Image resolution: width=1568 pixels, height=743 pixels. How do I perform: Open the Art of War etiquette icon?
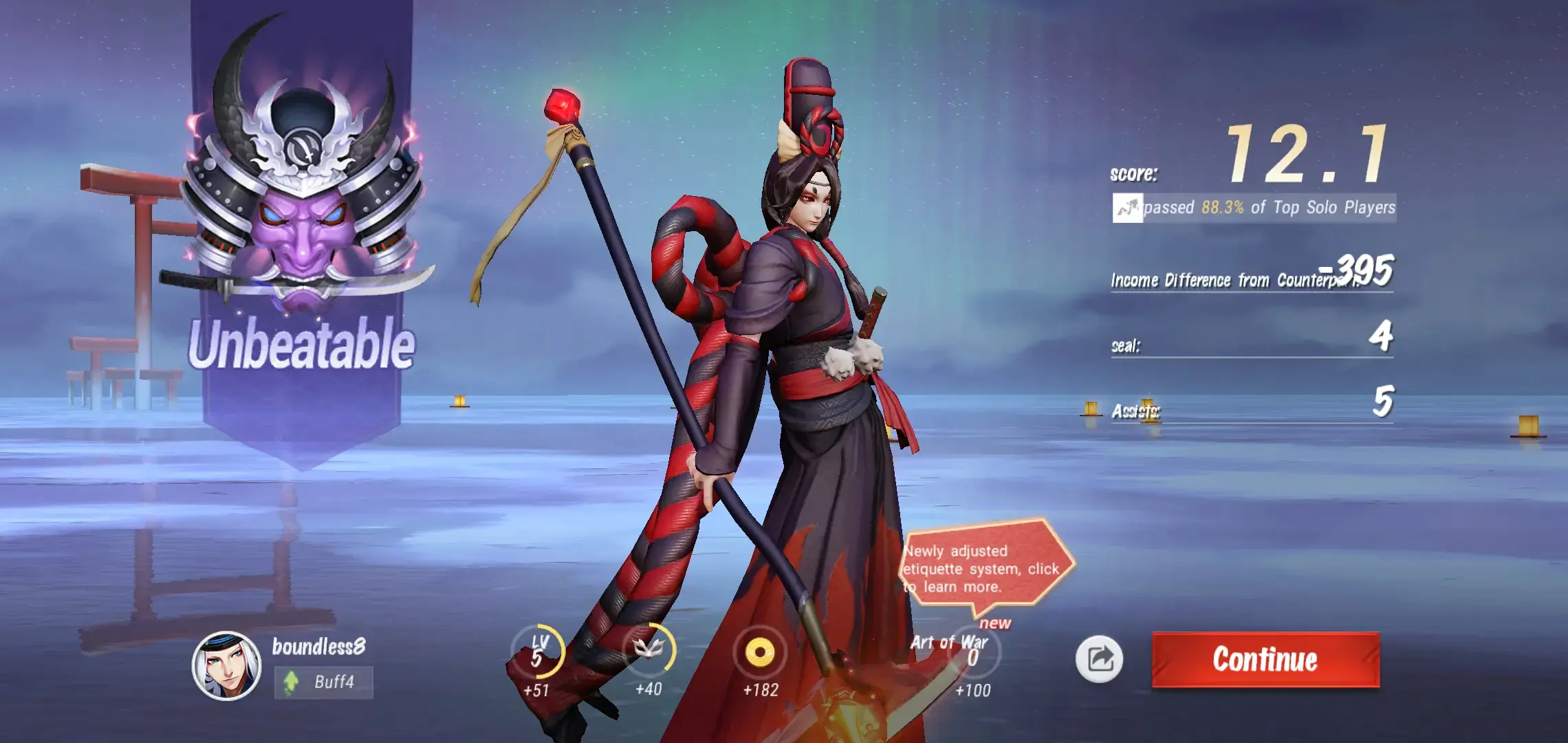tap(972, 652)
